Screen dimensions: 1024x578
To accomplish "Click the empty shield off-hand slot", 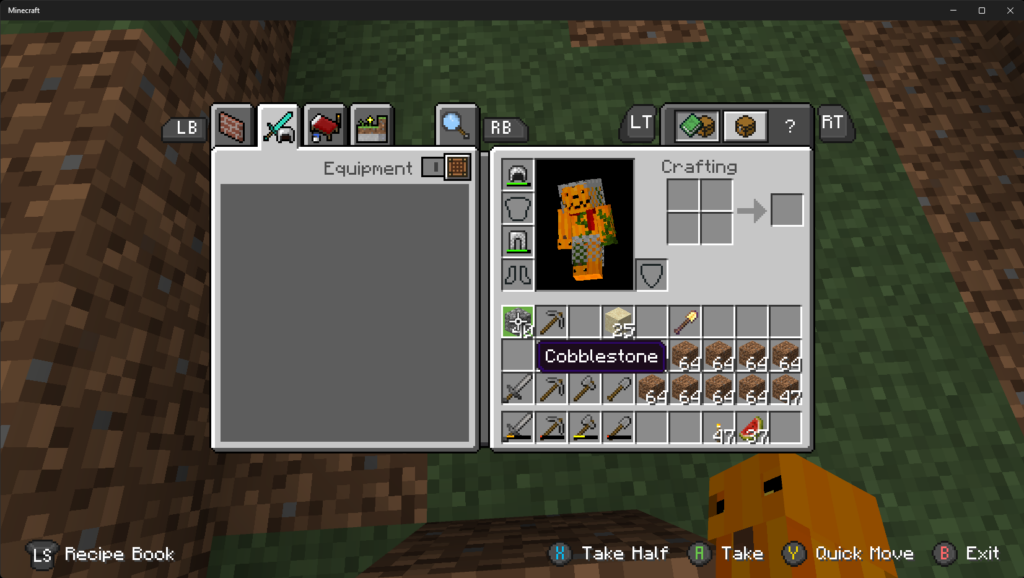I will click(x=652, y=274).
